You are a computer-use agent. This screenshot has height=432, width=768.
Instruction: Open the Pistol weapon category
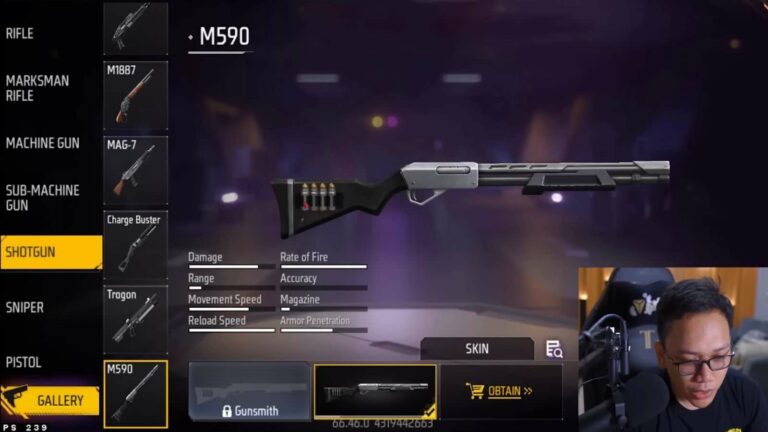click(x=23, y=362)
